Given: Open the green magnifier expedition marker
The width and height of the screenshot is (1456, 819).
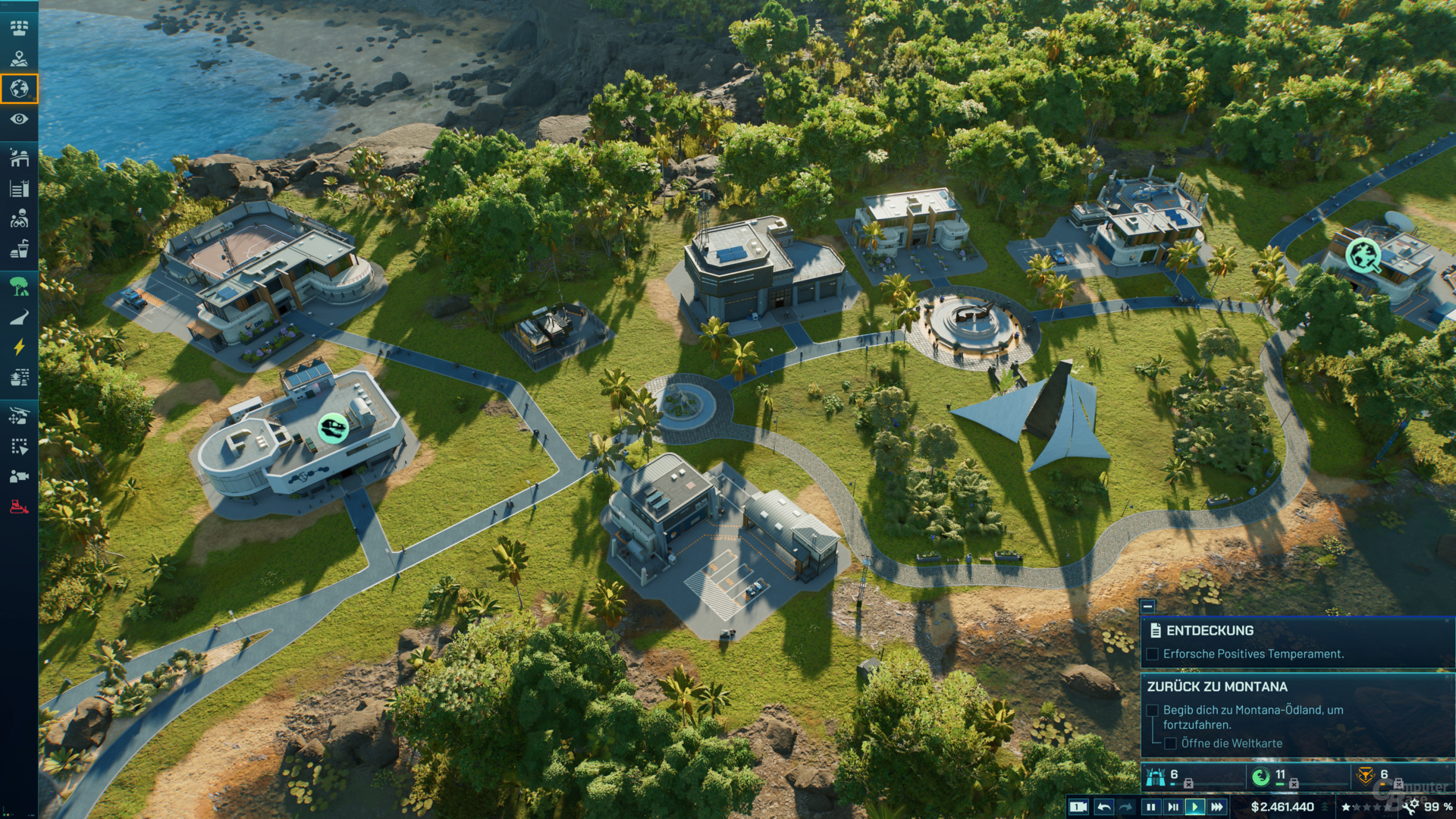Looking at the screenshot, I should click(x=1363, y=256).
